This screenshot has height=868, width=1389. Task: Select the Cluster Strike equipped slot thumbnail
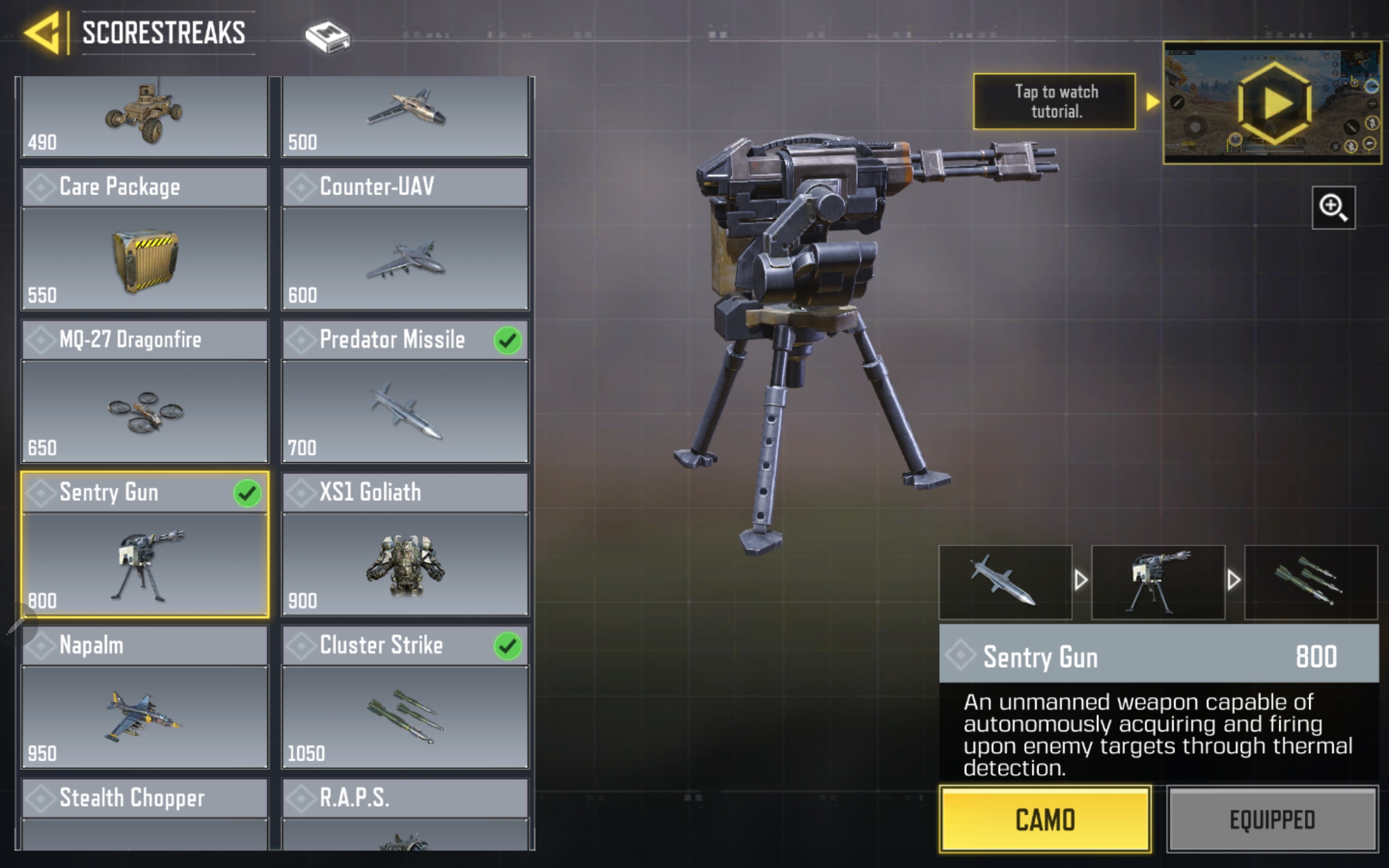[1310, 582]
